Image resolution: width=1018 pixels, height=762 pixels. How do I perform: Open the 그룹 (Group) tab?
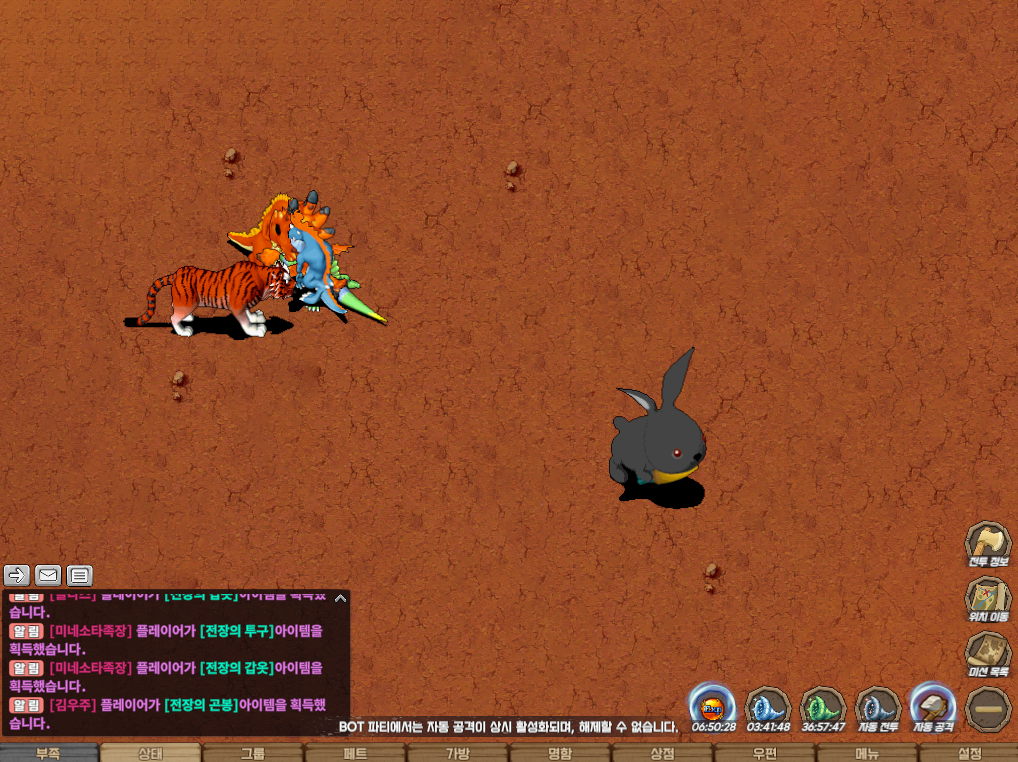click(253, 753)
